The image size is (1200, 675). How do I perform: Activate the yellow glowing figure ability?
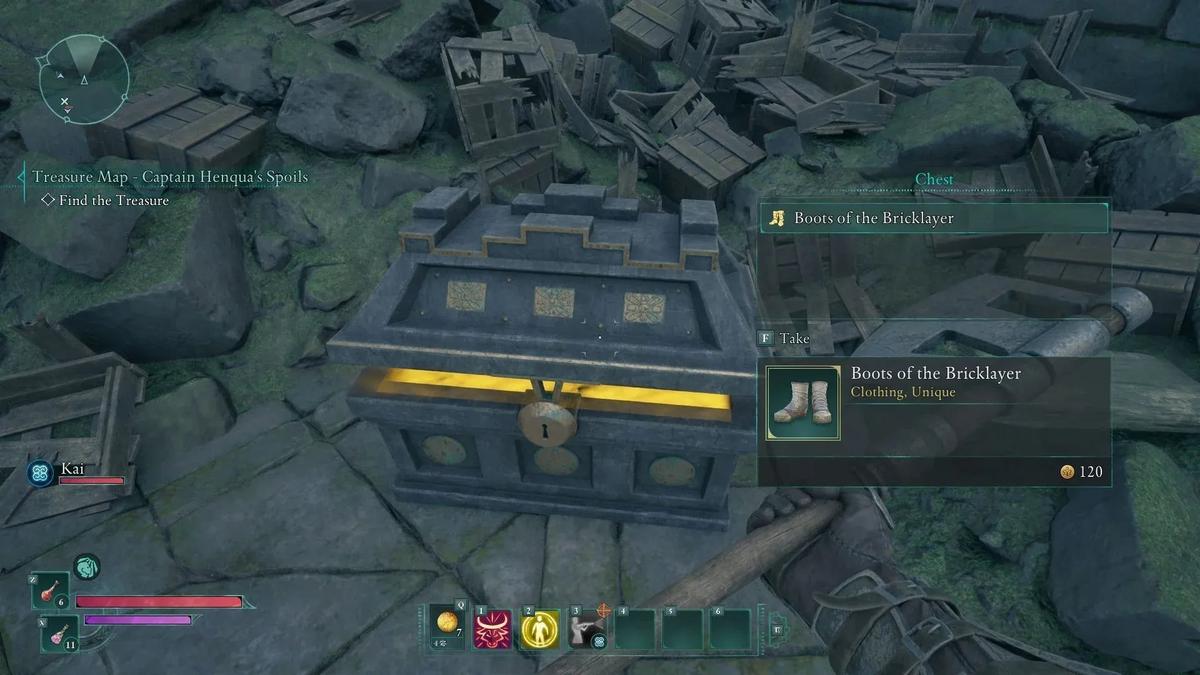(x=540, y=629)
